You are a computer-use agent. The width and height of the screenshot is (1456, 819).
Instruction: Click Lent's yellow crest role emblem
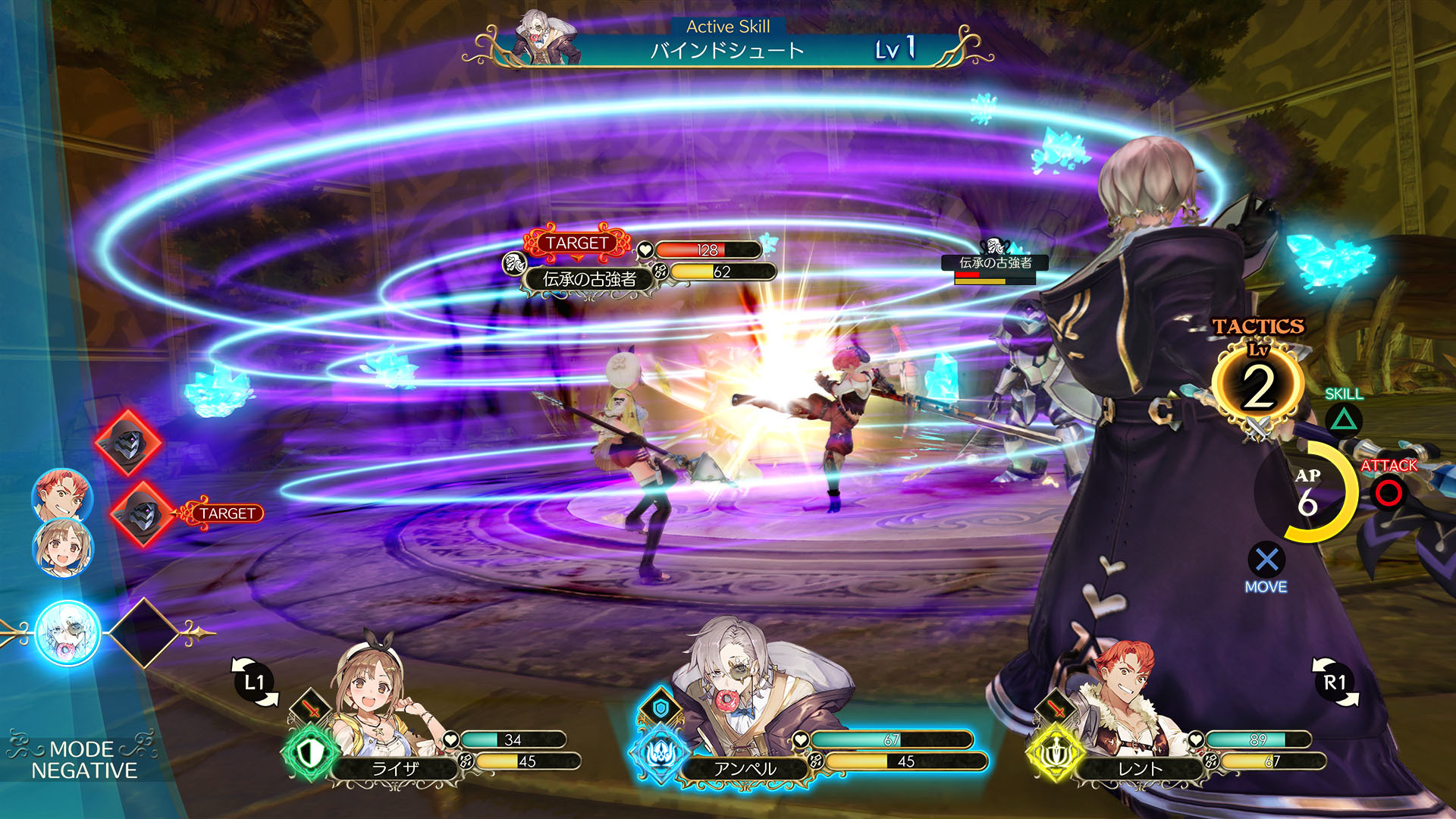1054,753
